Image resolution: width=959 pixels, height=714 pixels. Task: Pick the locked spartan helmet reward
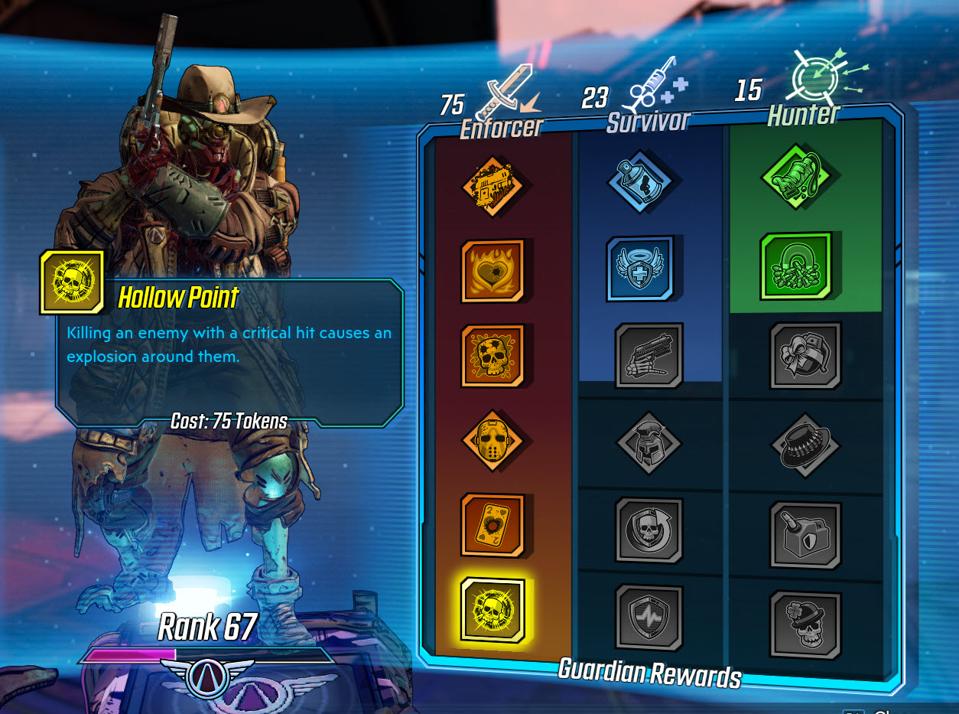coord(649,442)
